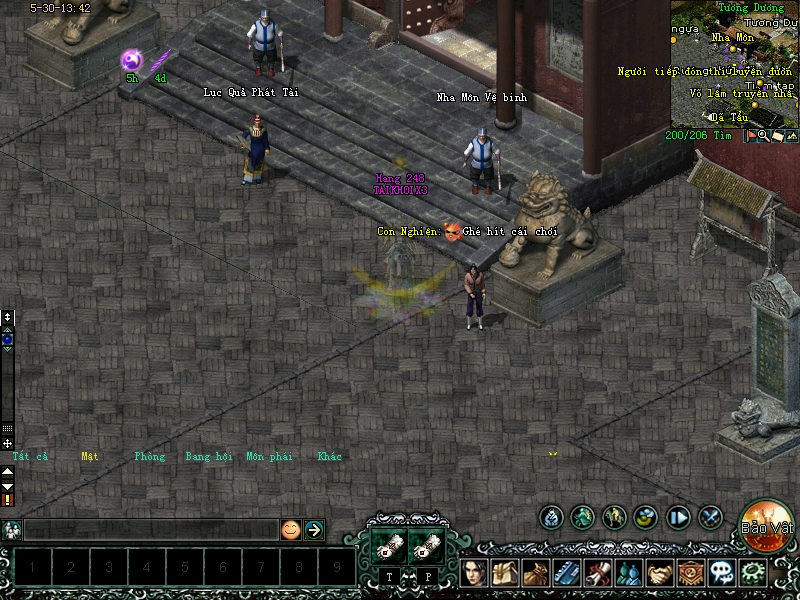Show the Môn phái chat tab
800x600 pixels.
(x=269, y=457)
